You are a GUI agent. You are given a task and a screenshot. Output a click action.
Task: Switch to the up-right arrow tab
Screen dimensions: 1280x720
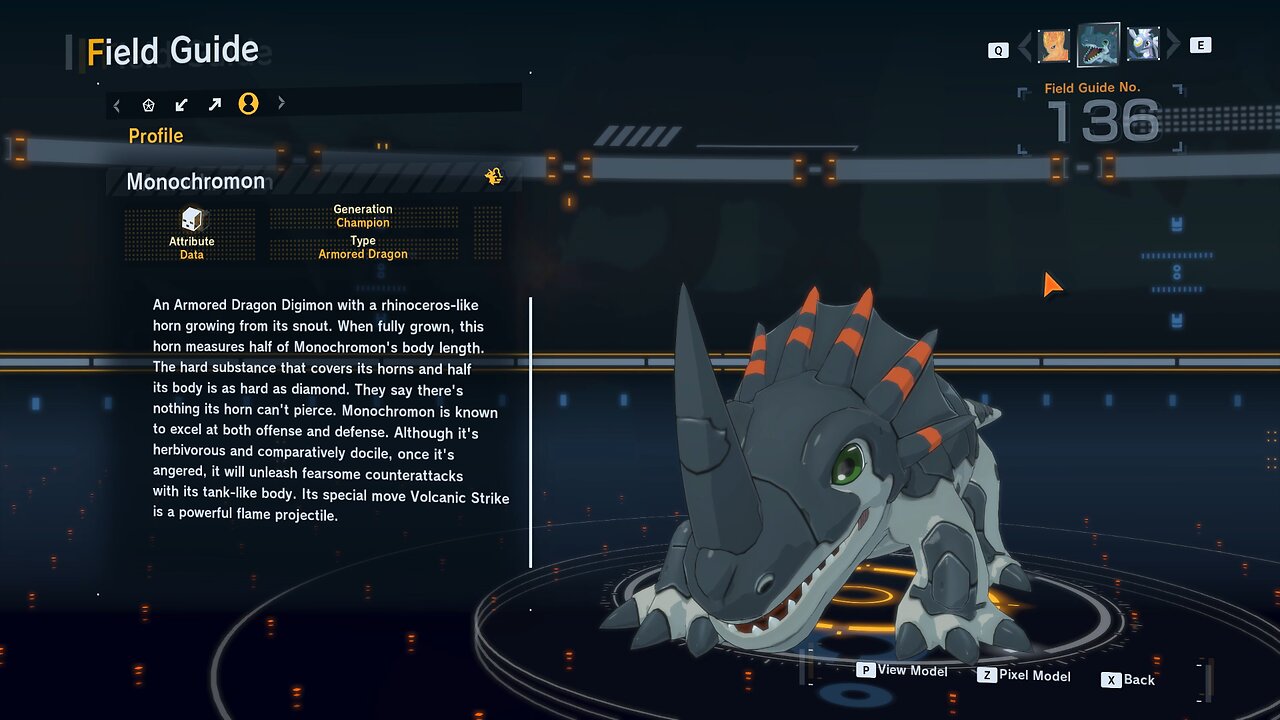pos(215,104)
